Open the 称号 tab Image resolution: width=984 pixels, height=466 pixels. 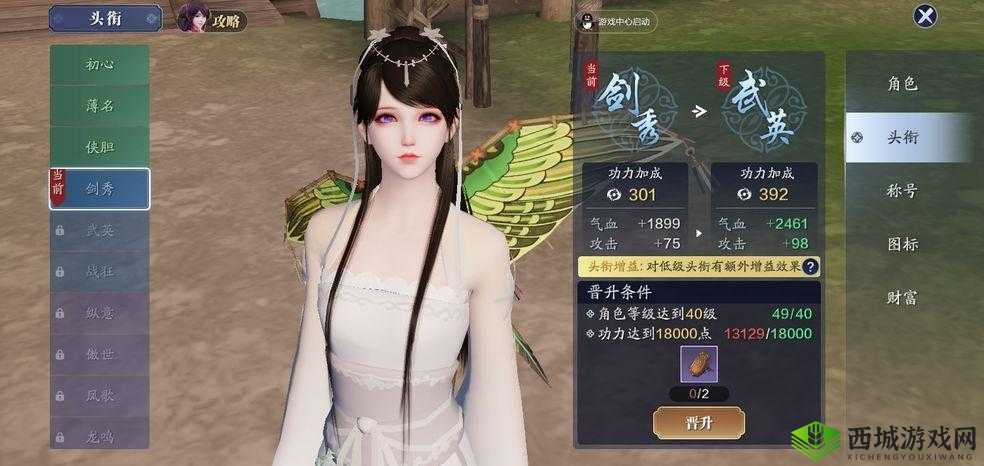pyautogui.click(x=902, y=190)
